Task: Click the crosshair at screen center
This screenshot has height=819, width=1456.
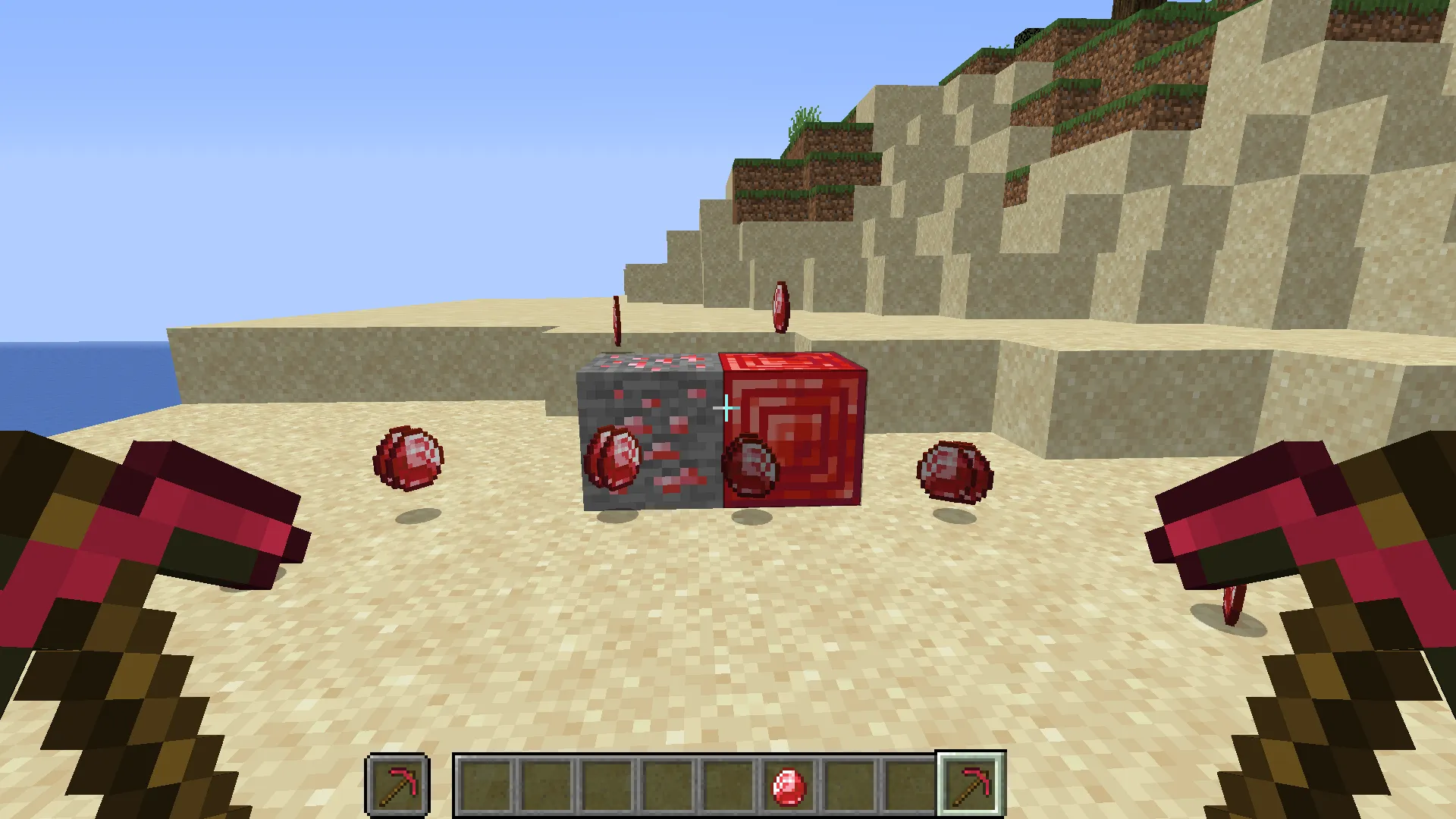Action: (x=726, y=408)
